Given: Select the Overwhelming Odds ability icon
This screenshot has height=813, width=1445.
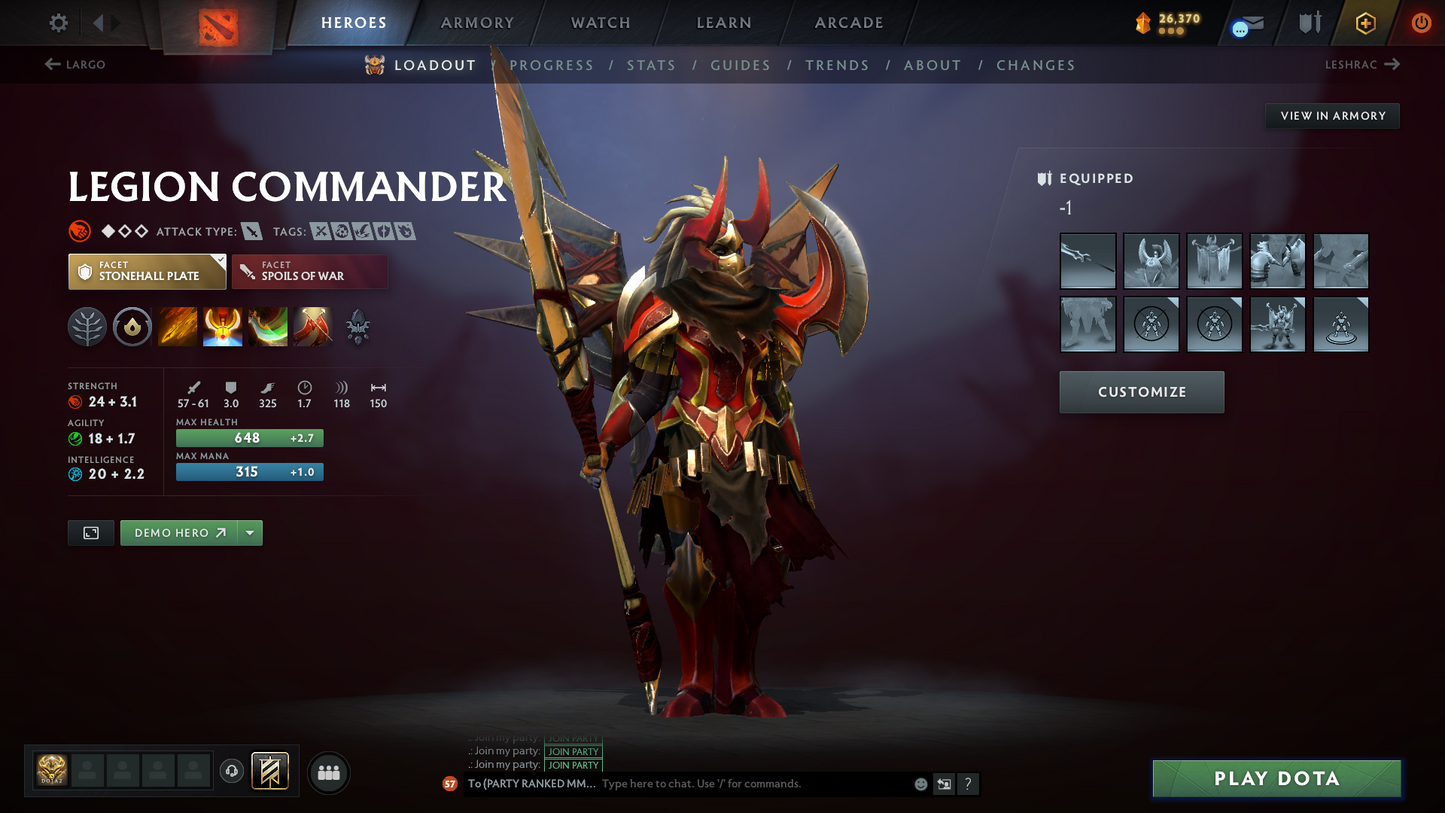Looking at the screenshot, I should (x=177, y=326).
